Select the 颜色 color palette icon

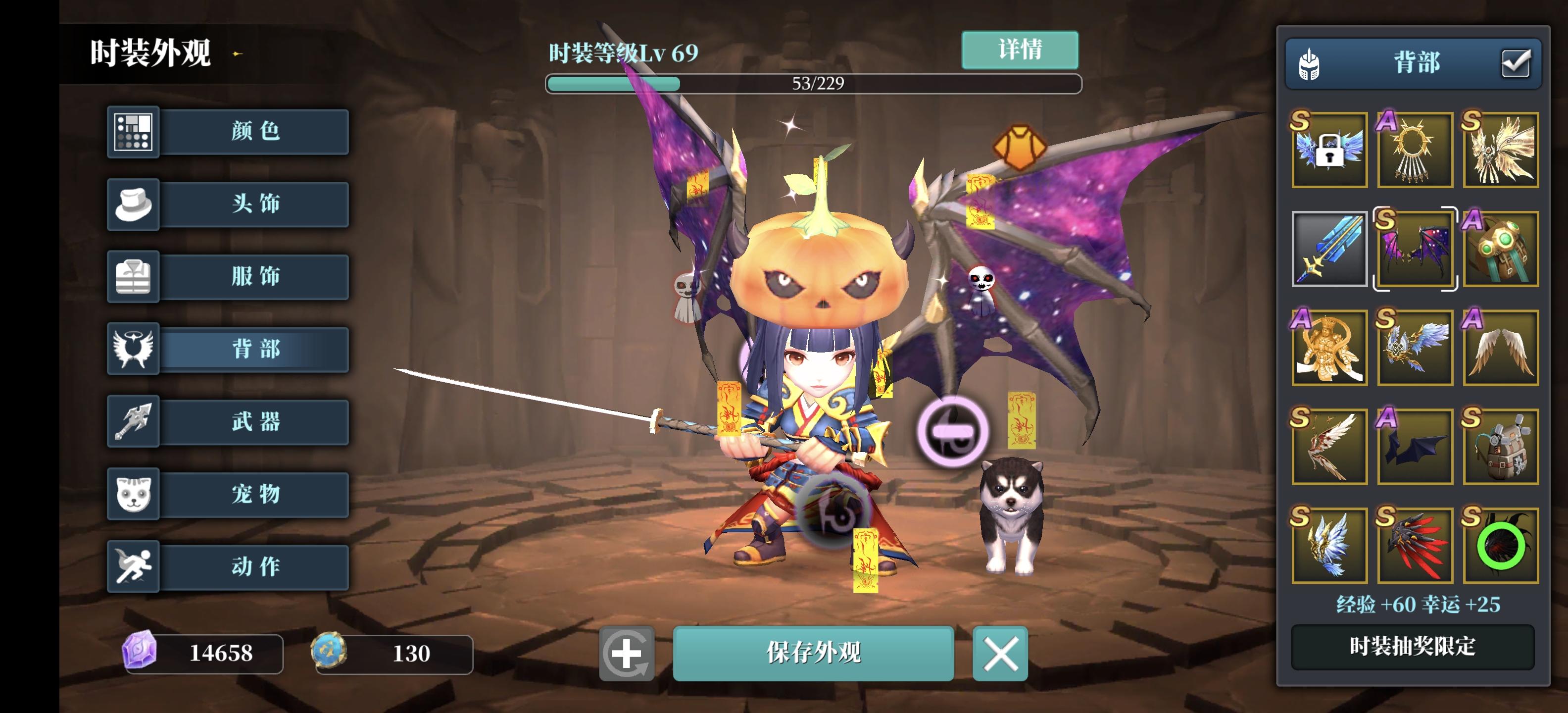133,132
